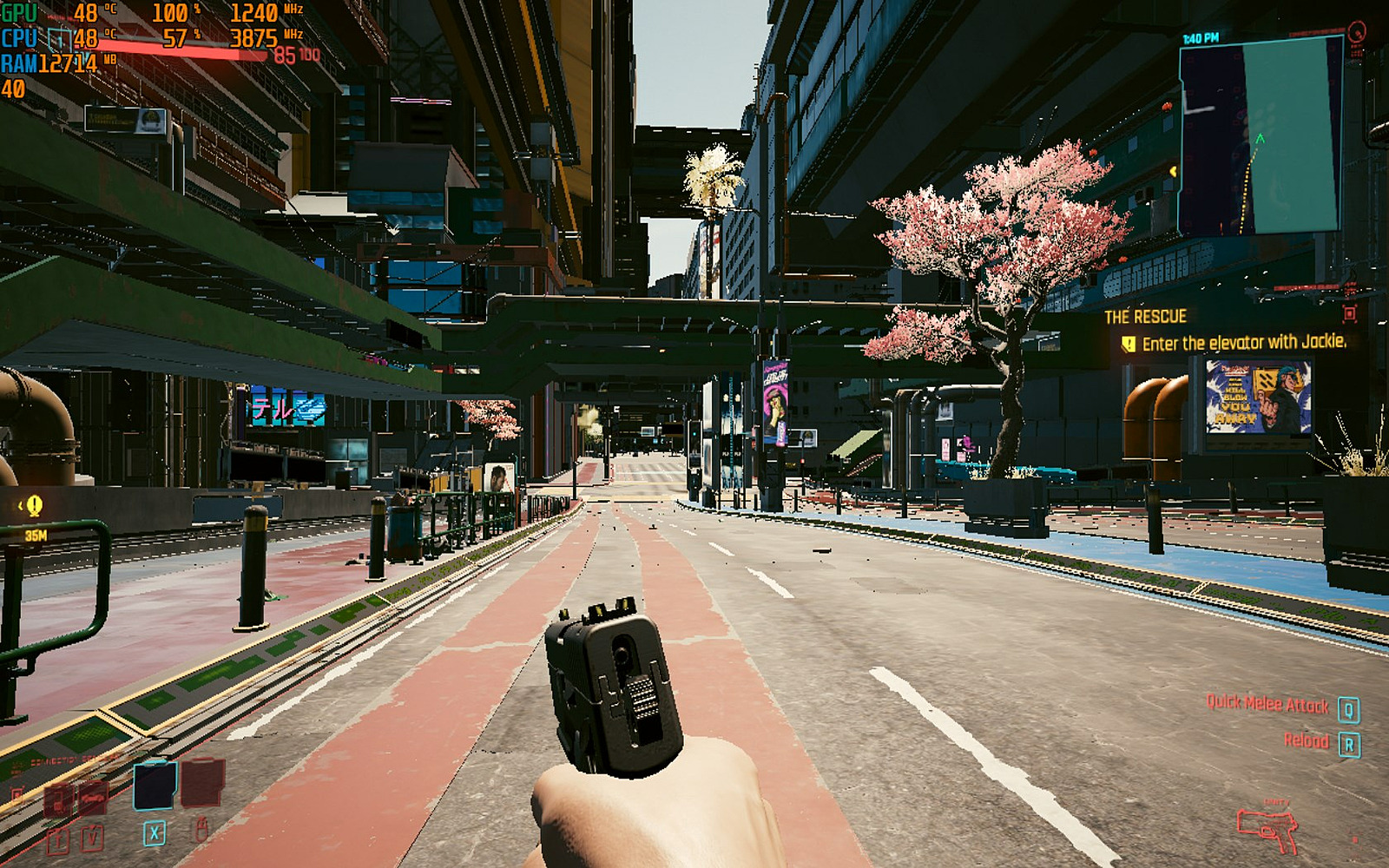This screenshot has height=868, width=1389.
Task: Select the cyan-outlined quick item slot
Action: pos(155,784)
